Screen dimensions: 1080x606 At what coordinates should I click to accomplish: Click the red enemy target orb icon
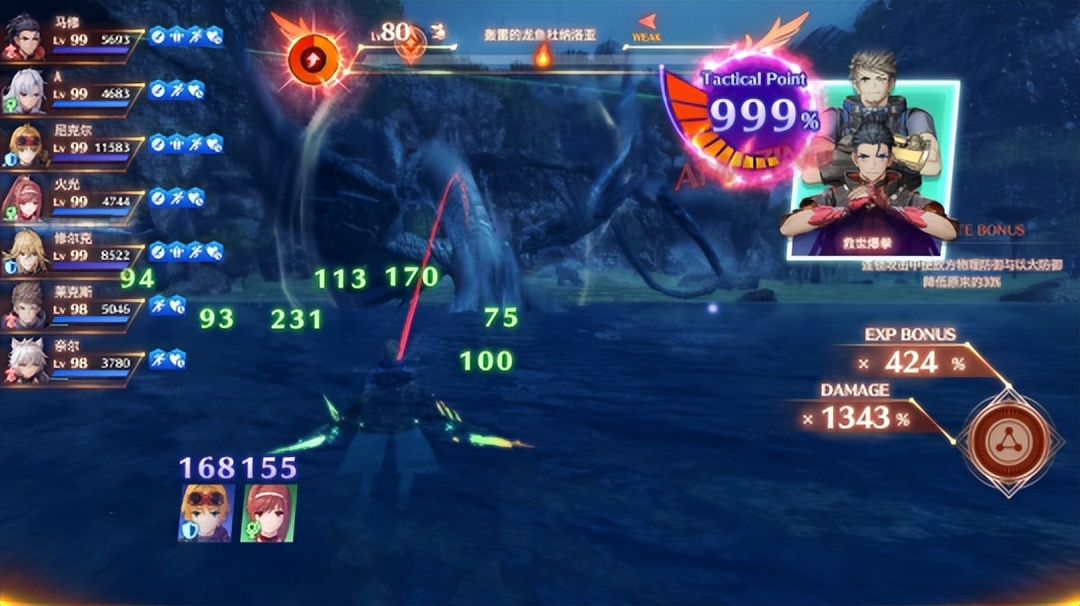(314, 59)
